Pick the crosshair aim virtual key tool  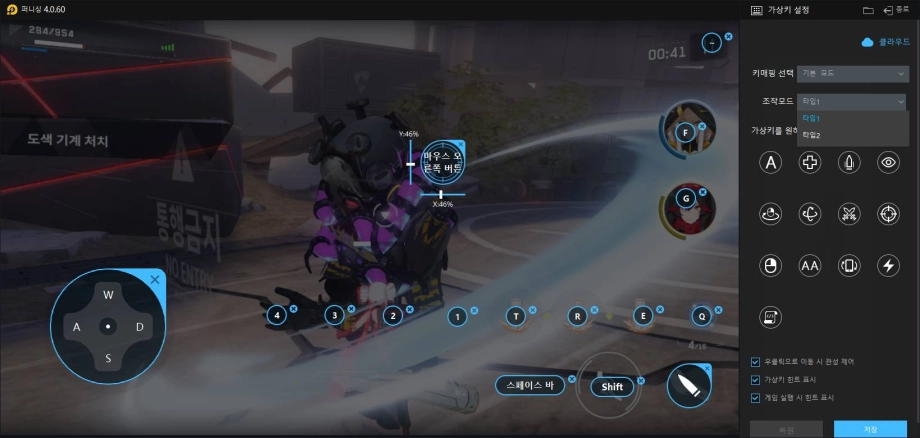click(x=888, y=213)
